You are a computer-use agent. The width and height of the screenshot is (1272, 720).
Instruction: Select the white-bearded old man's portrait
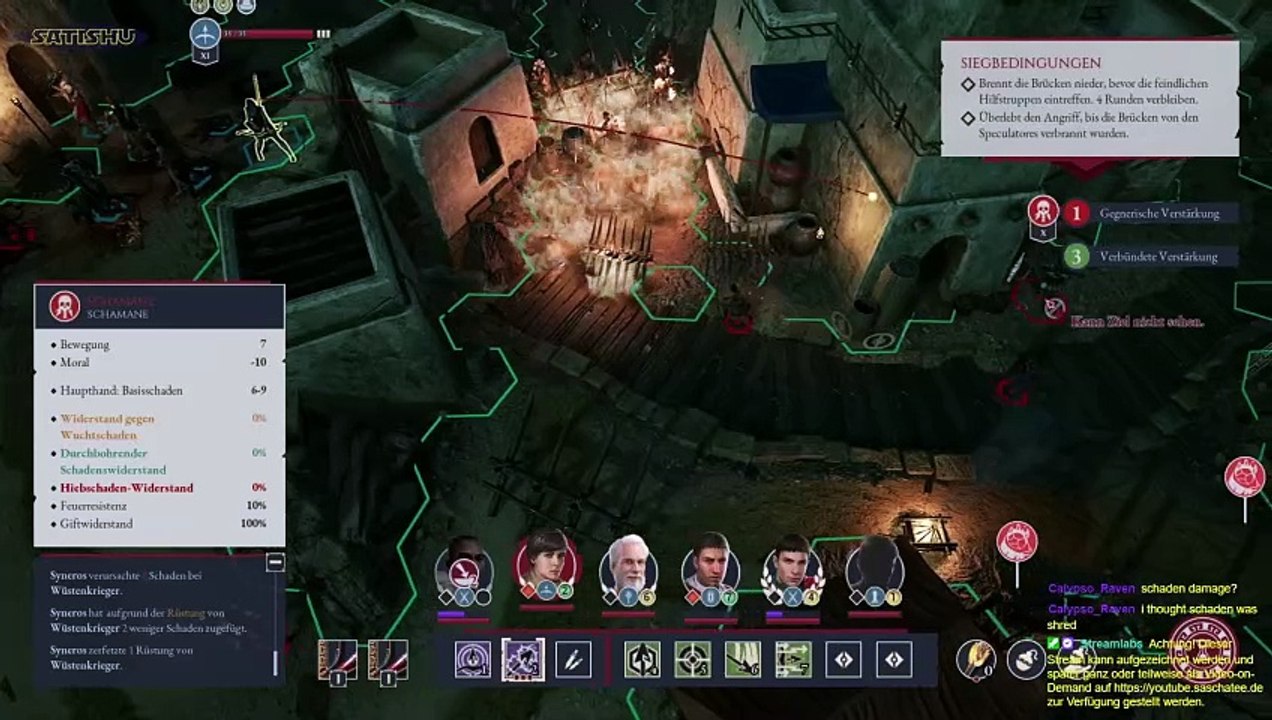[x=628, y=567]
